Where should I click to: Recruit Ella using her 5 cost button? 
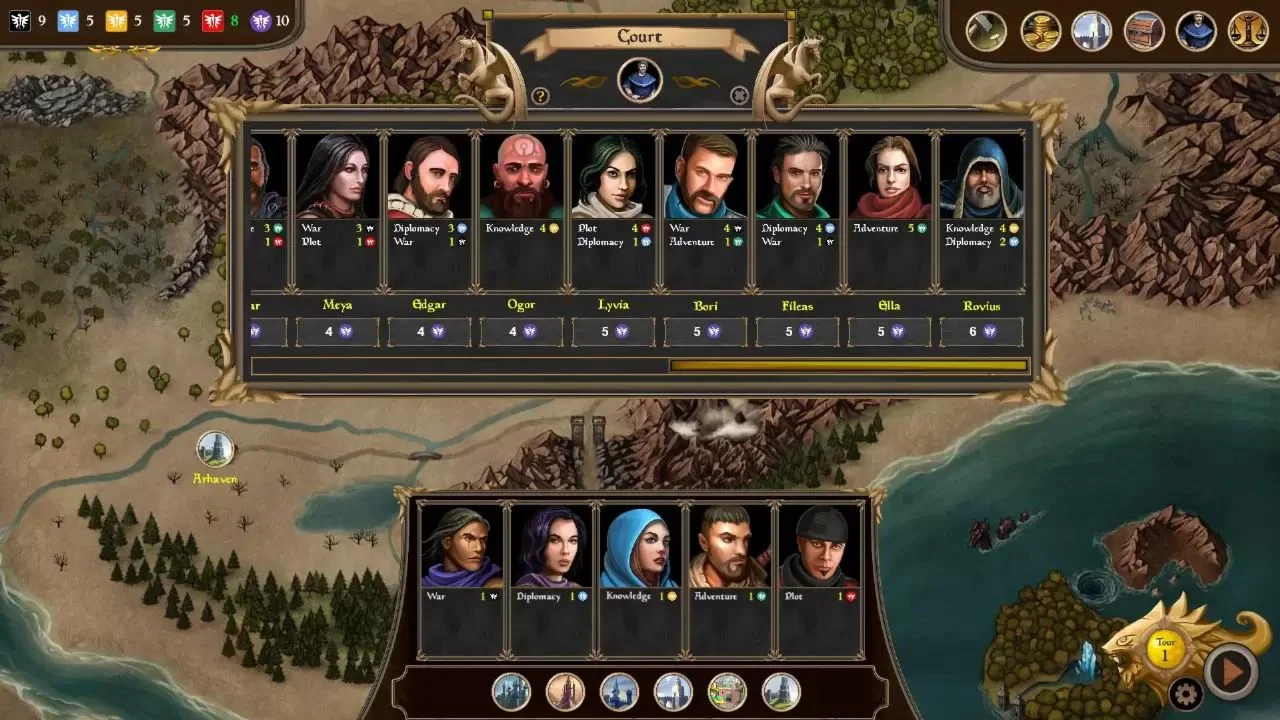(889, 332)
